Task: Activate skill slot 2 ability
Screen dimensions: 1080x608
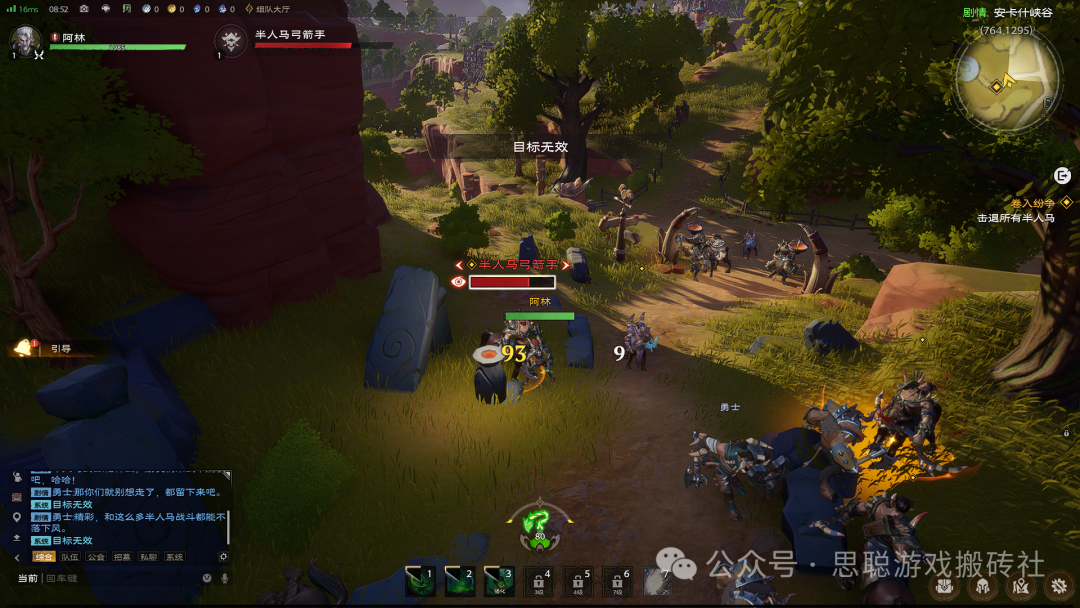Action: coord(460,580)
